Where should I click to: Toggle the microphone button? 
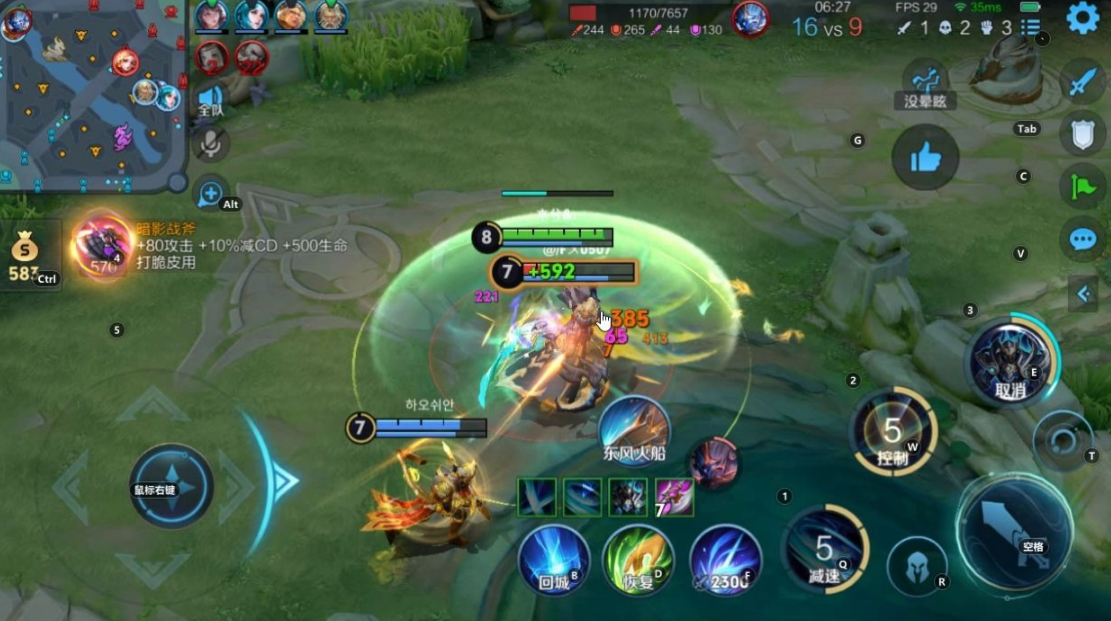click(x=210, y=144)
